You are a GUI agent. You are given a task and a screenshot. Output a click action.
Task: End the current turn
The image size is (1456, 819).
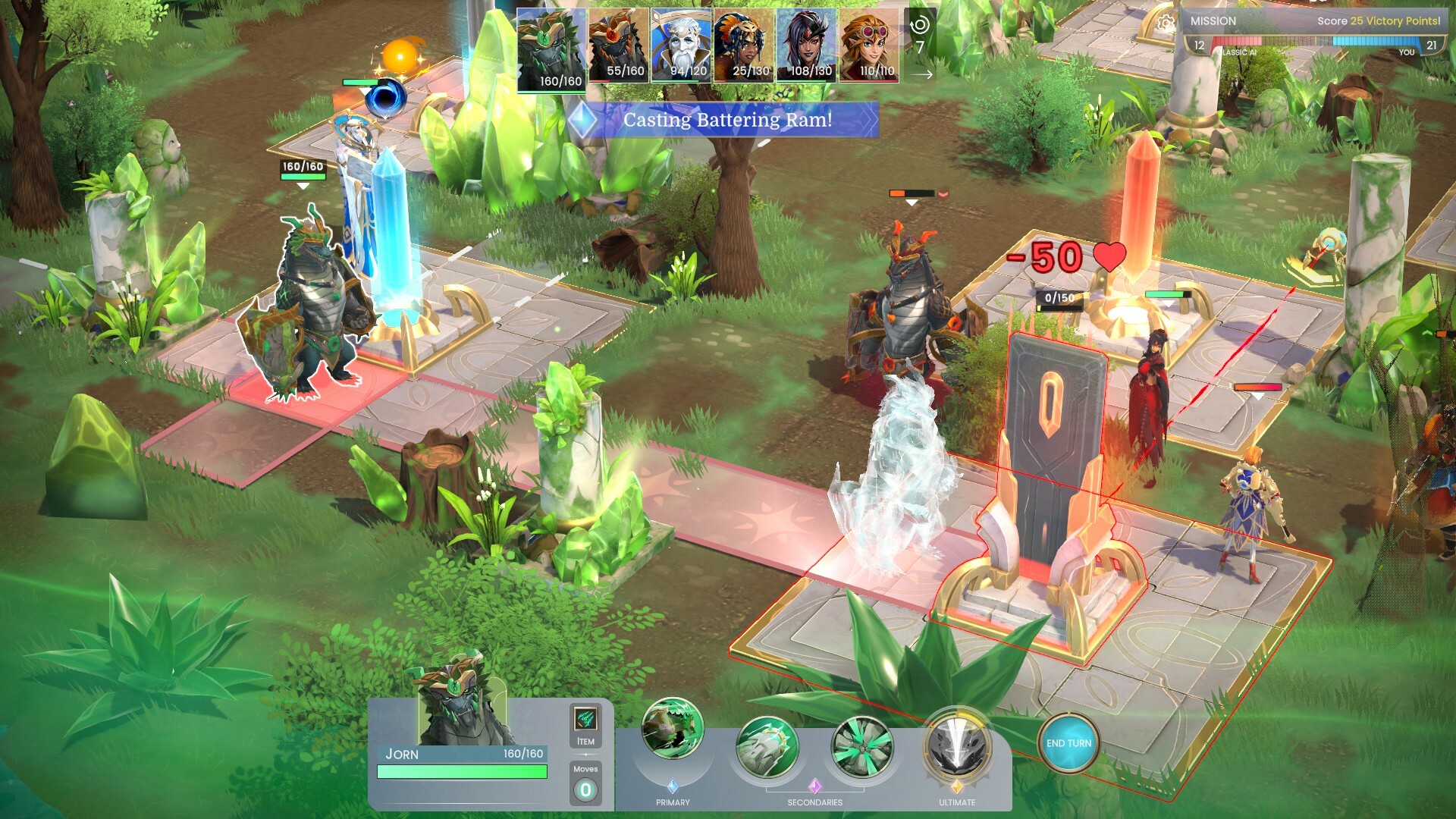click(x=1068, y=743)
